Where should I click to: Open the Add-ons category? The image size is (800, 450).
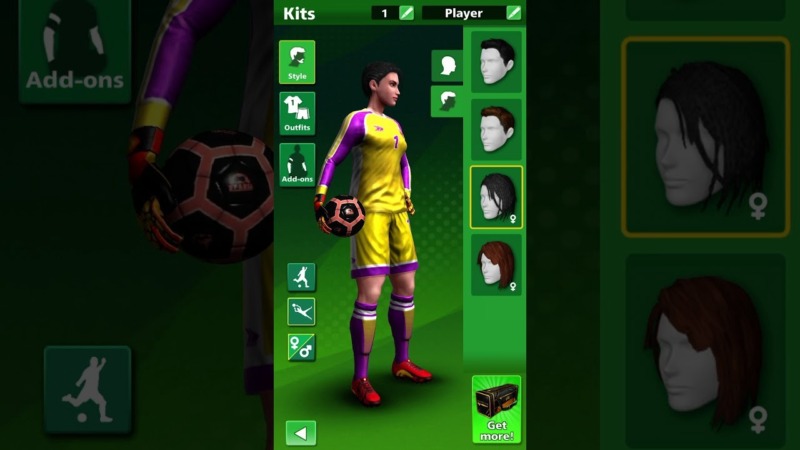pyautogui.click(x=297, y=165)
